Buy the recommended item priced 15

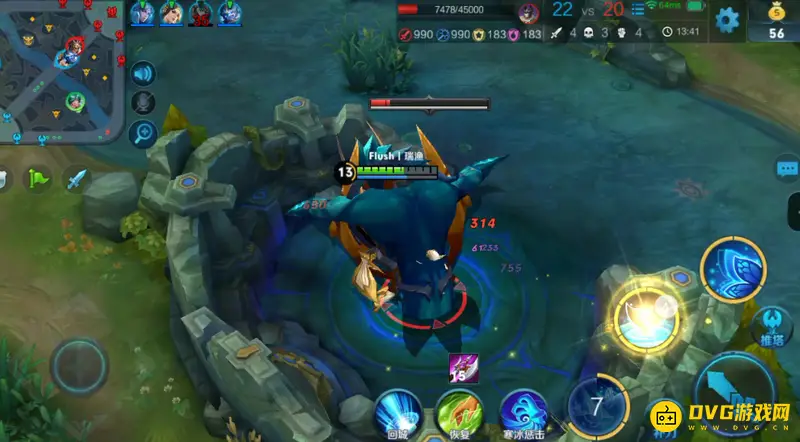(465, 367)
